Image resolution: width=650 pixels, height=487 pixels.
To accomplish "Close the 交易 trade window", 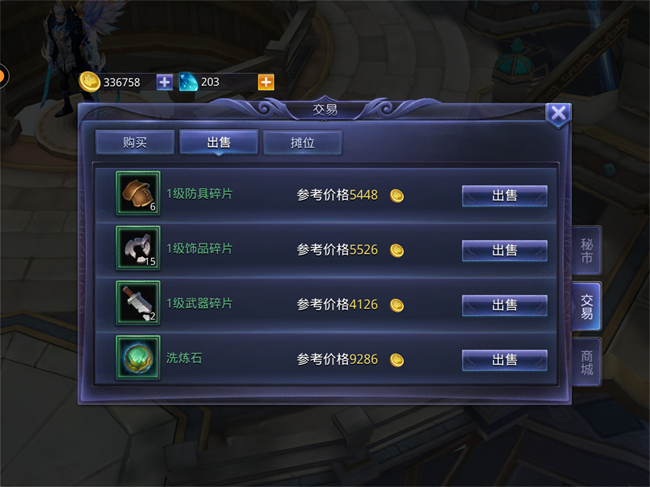I will pos(559,113).
